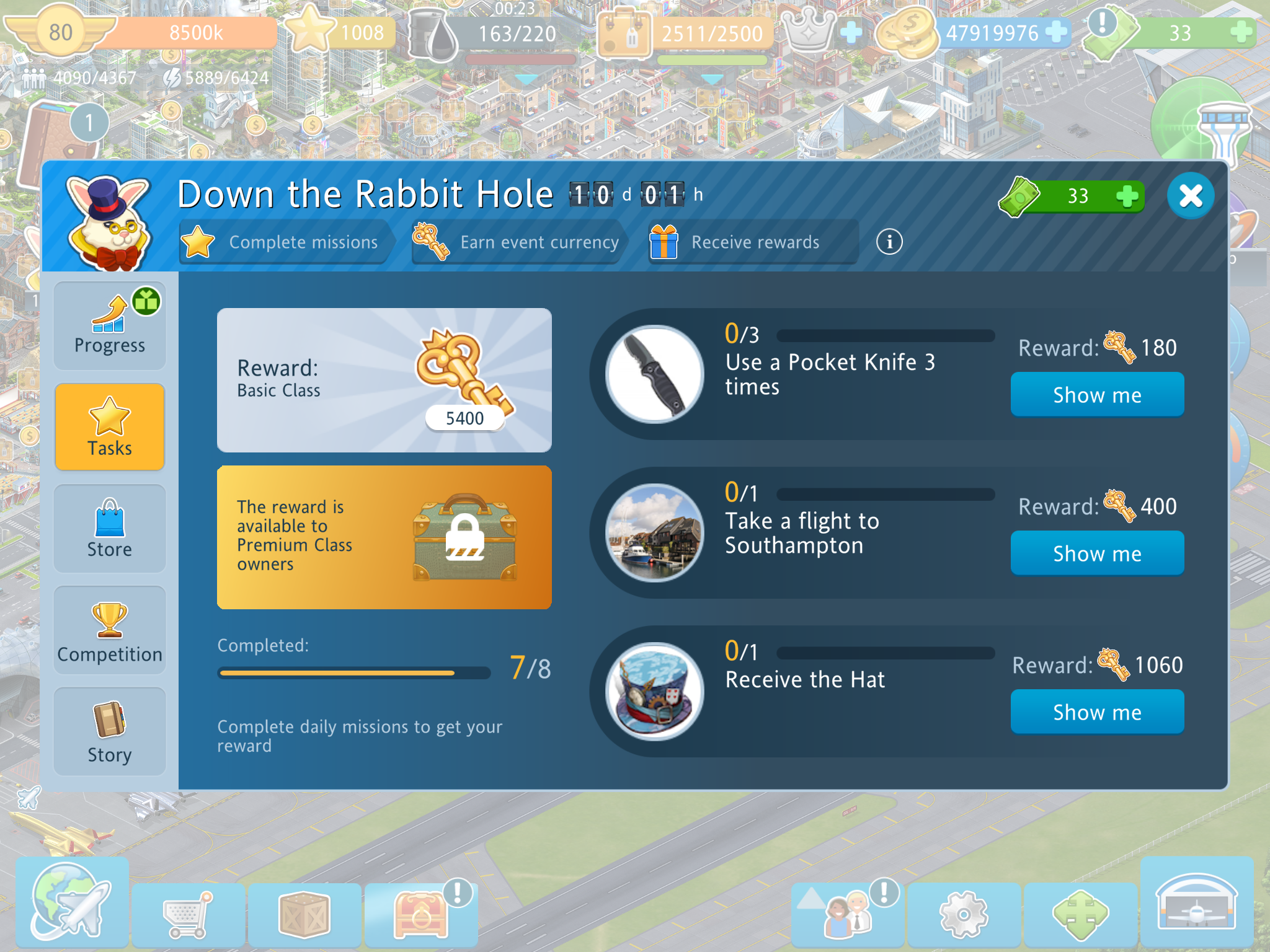Viewport: 1270px width, 952px height.
Task: Go to the Competition tab
Action: click(x=110, y=630)
